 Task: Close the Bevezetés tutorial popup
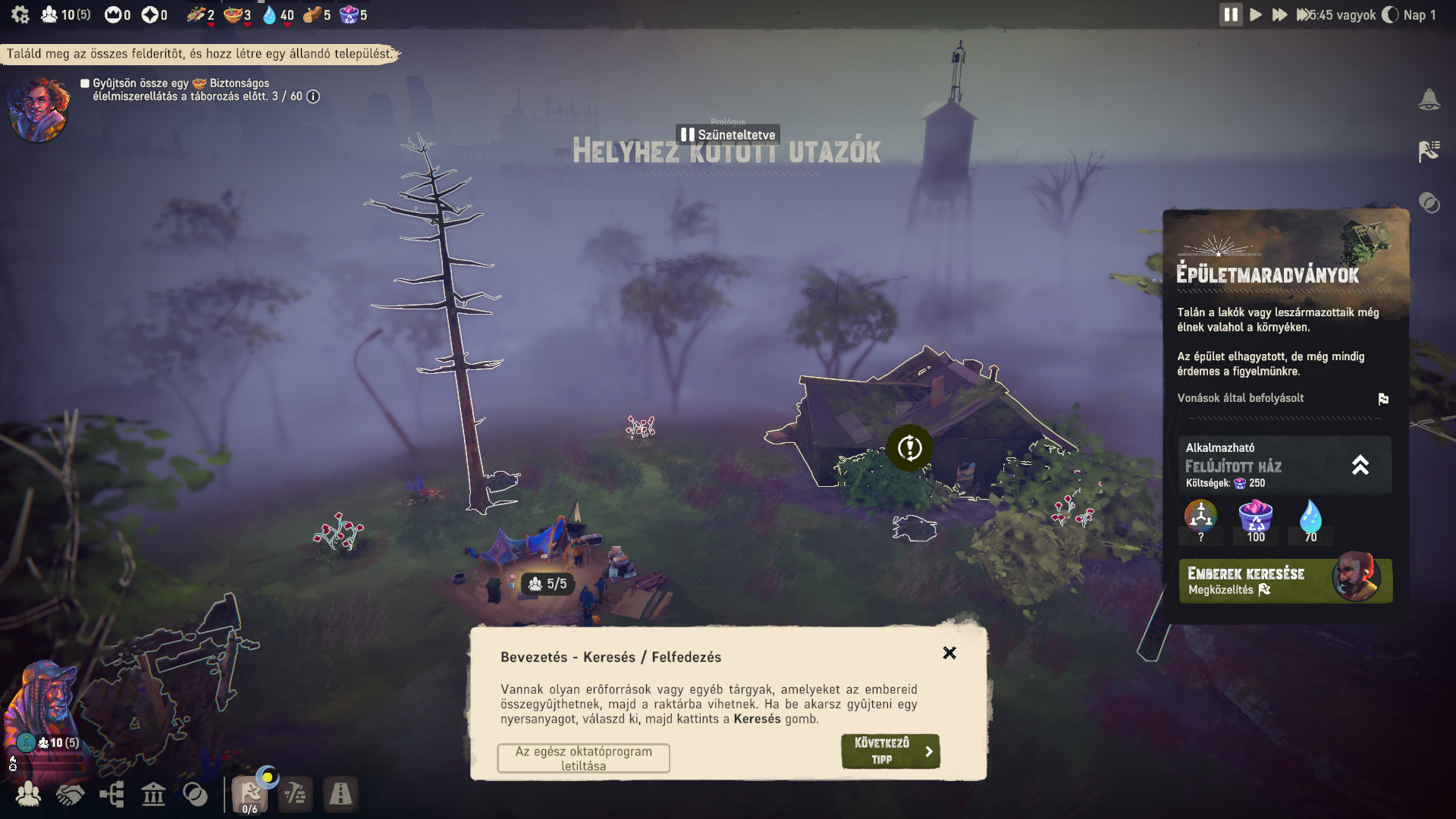[949, 653]
